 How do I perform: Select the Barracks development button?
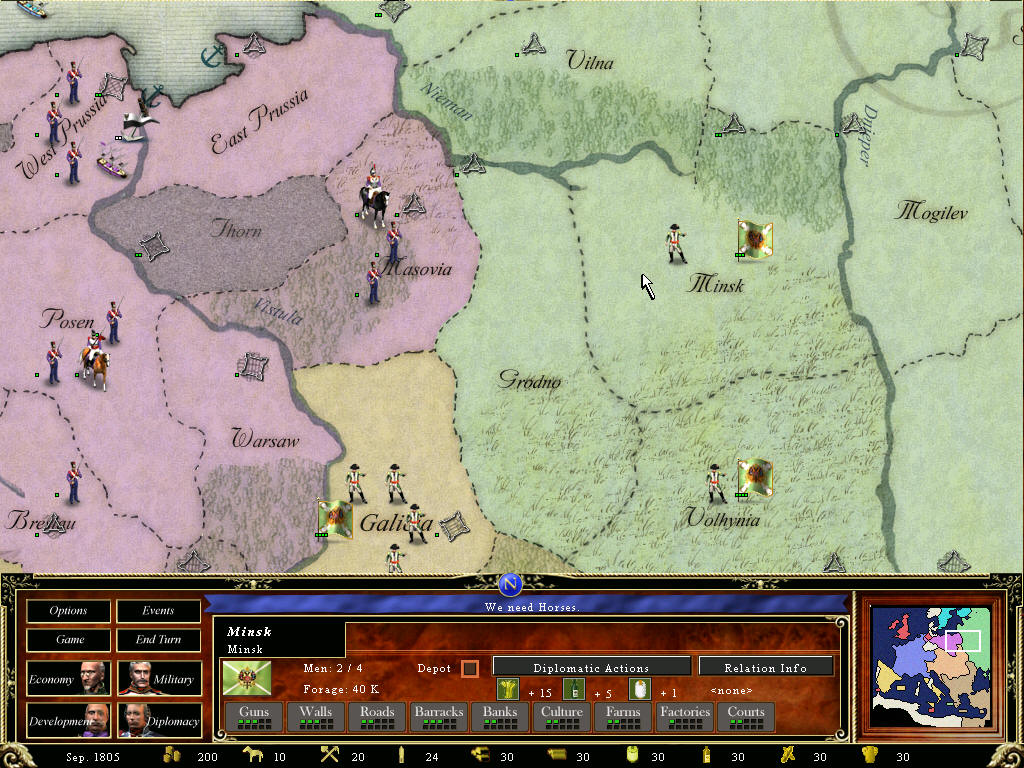pyautogui.click(x=439, y=716)
